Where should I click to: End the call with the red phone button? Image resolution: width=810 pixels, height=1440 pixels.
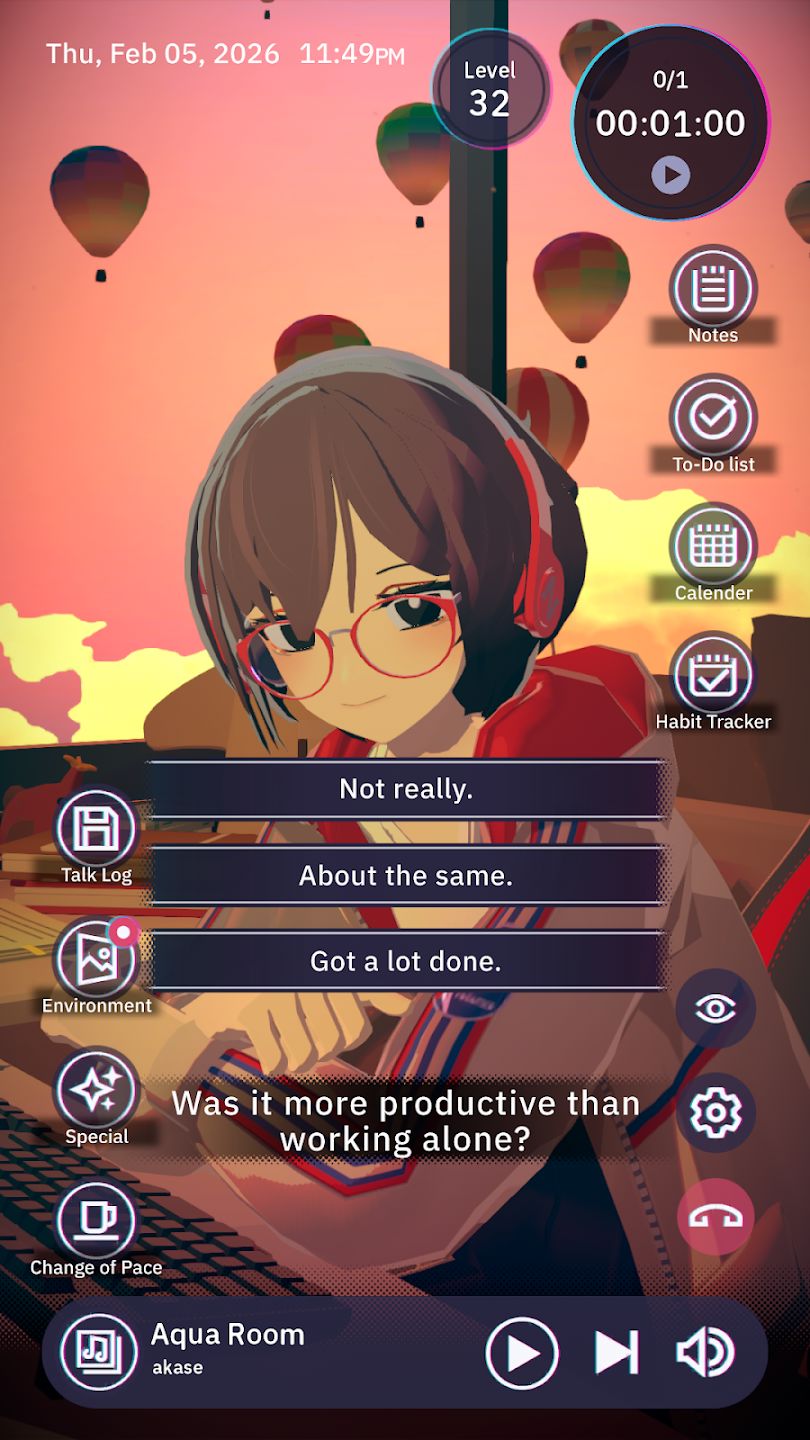pyautogui.click(x=715, y=1216)
